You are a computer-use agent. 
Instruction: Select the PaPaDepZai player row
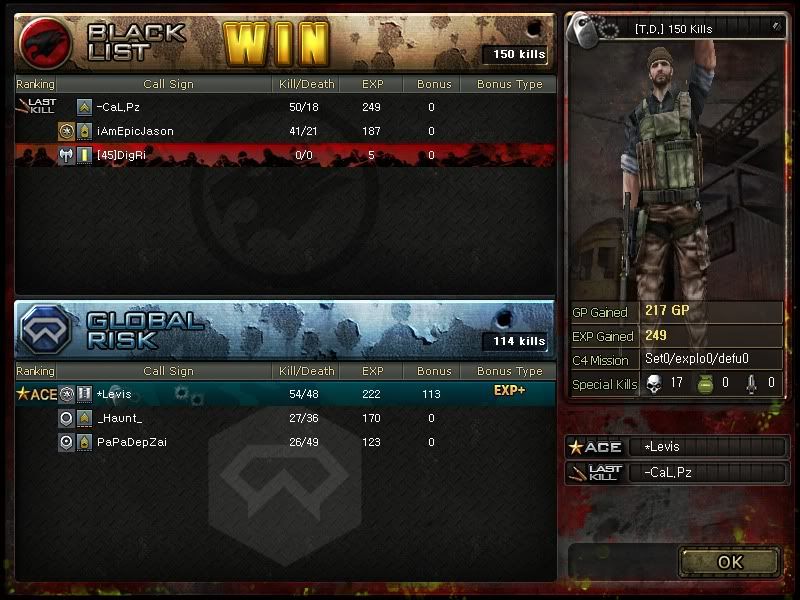point(285,442)
